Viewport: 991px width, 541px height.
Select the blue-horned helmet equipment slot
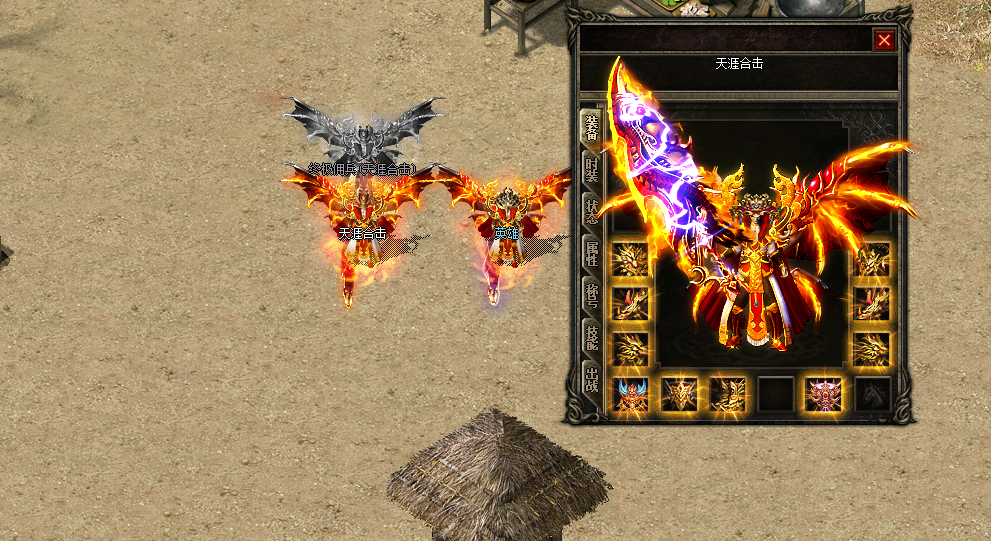pos(630,394)
